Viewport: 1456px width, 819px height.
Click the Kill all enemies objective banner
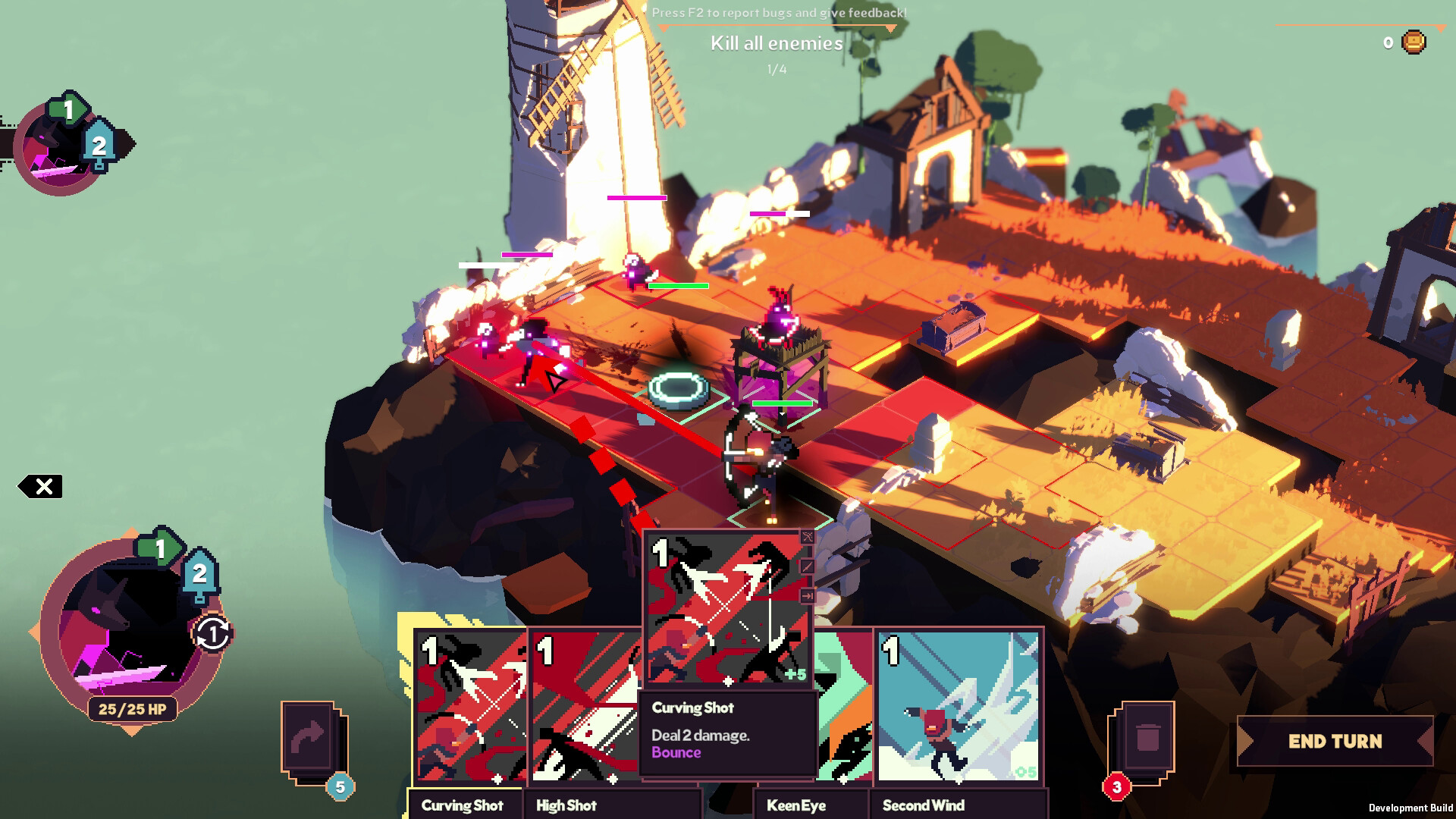click(x=775, y=44)
